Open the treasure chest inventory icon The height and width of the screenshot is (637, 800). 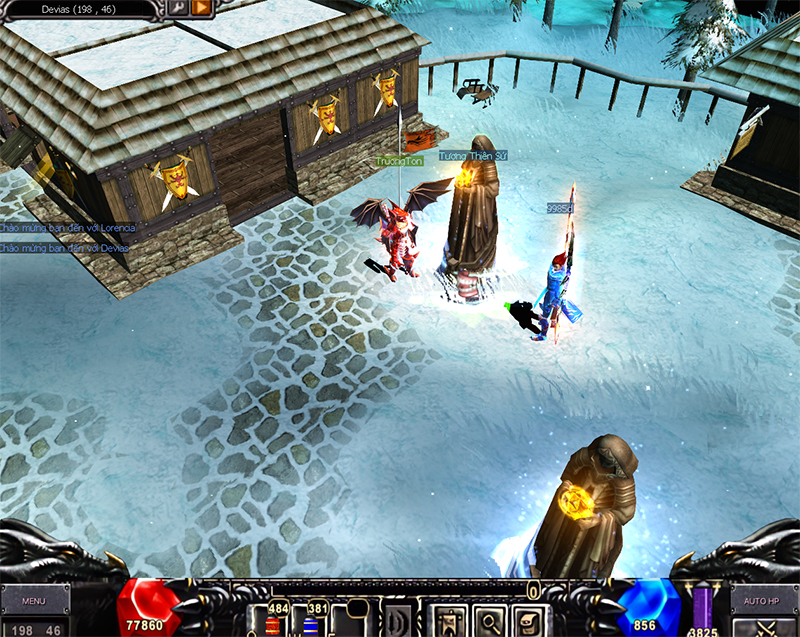(x=527, y=621)
